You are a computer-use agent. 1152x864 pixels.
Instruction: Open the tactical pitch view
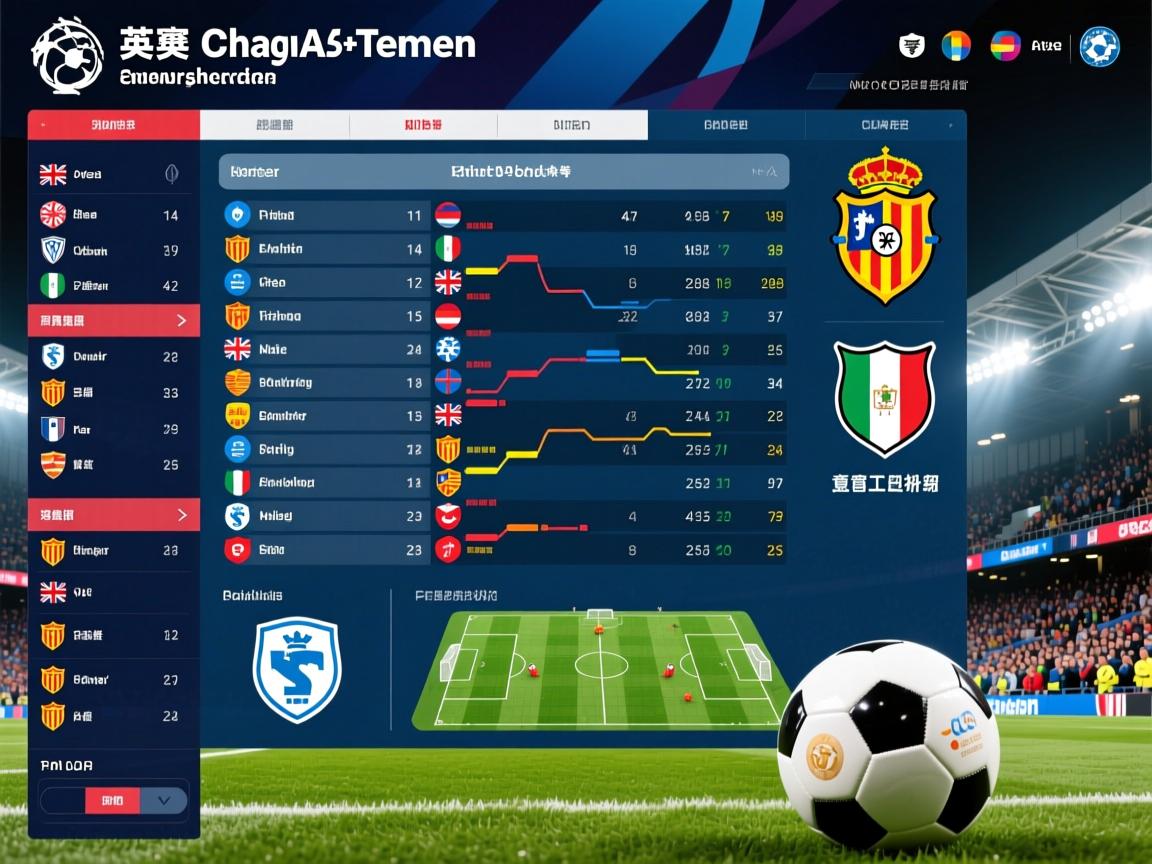602,667
